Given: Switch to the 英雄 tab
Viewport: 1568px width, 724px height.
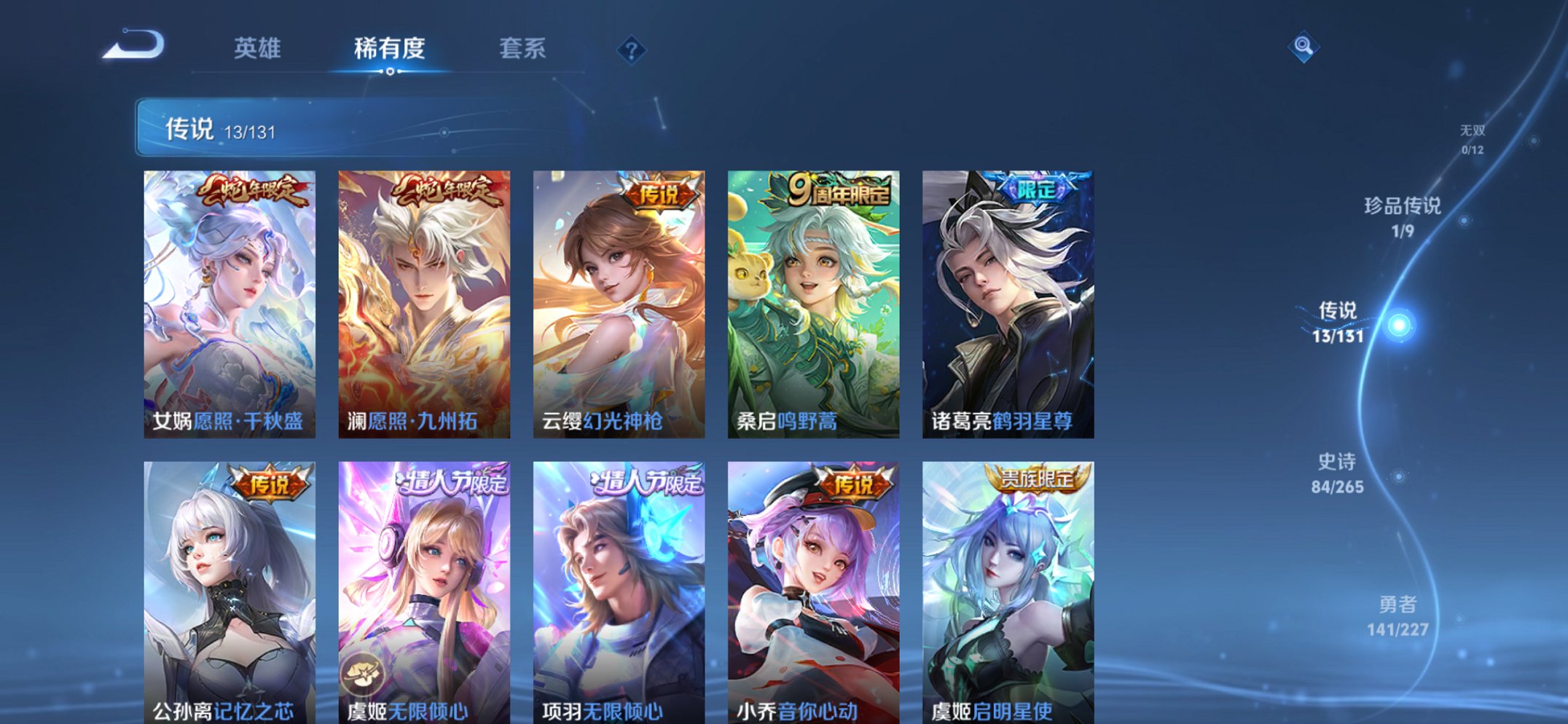Looking at the screenshot, I should [258, 50].
